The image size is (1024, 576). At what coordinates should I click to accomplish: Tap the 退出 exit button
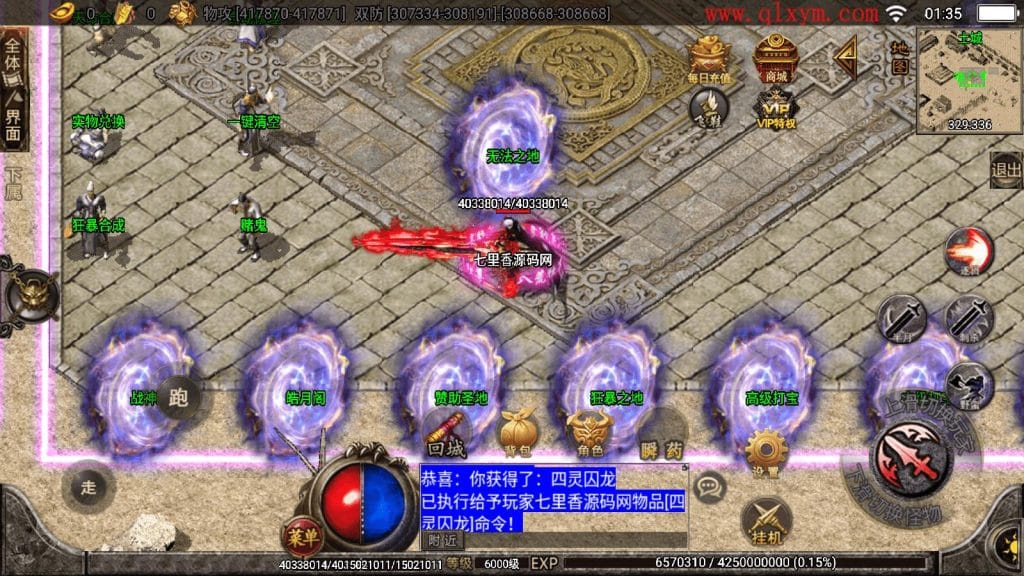pos(1005,169)
